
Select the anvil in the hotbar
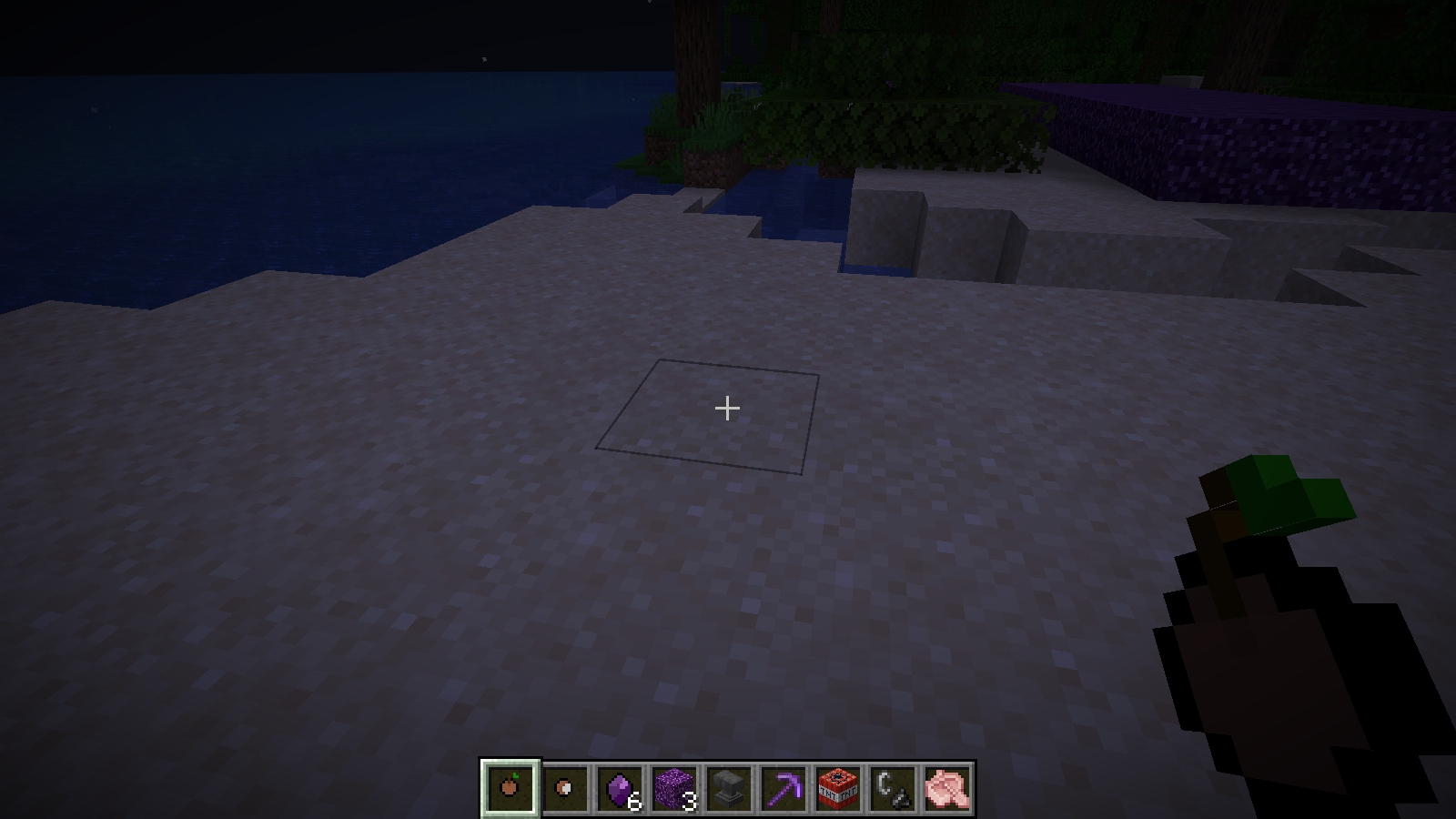[x=729, y=787]
